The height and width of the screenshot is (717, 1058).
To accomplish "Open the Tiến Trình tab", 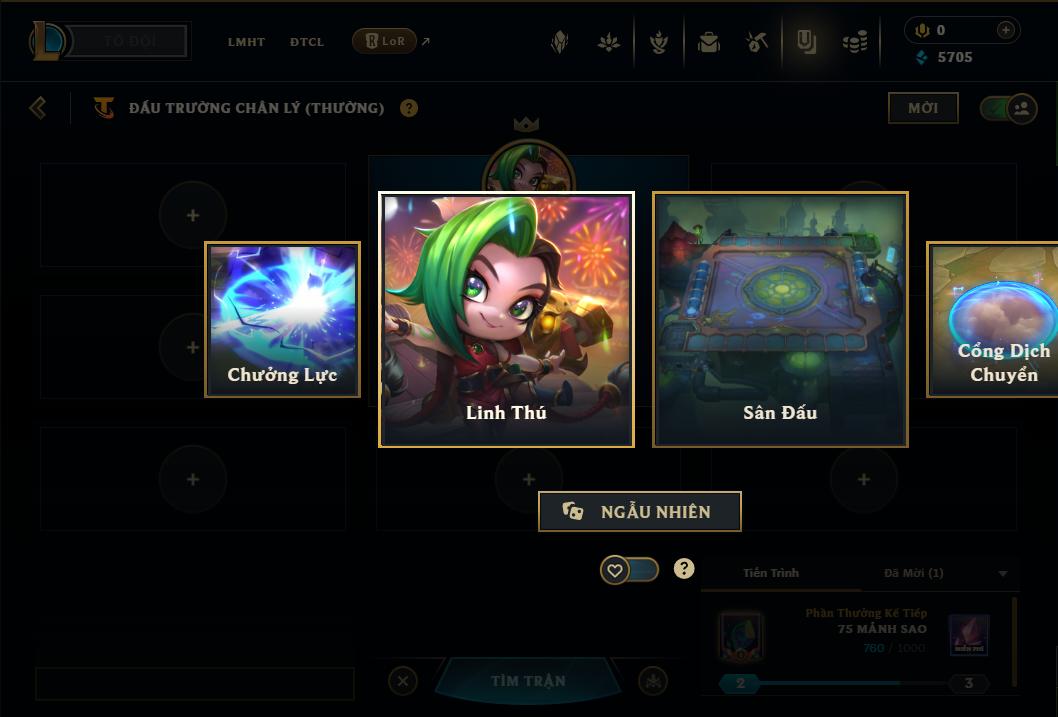I will tap(771, 573).
